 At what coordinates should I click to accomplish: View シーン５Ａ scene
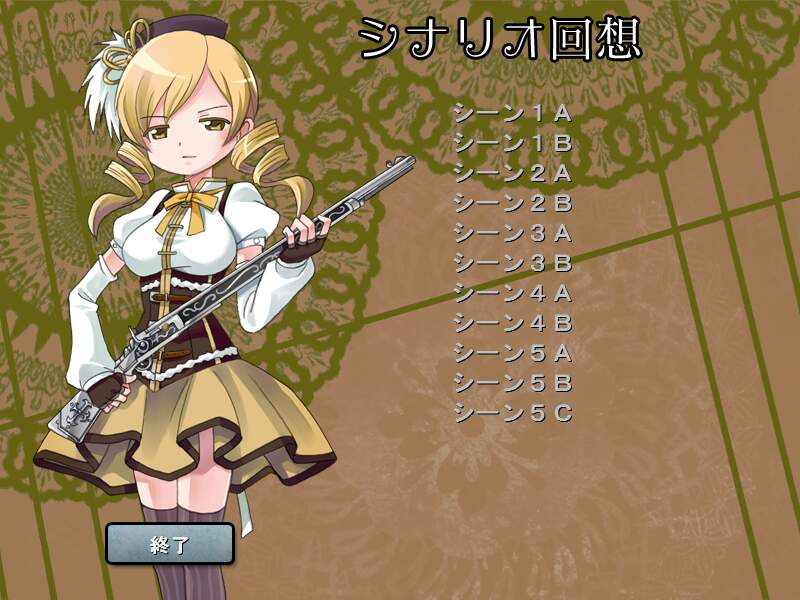(512, 352)
